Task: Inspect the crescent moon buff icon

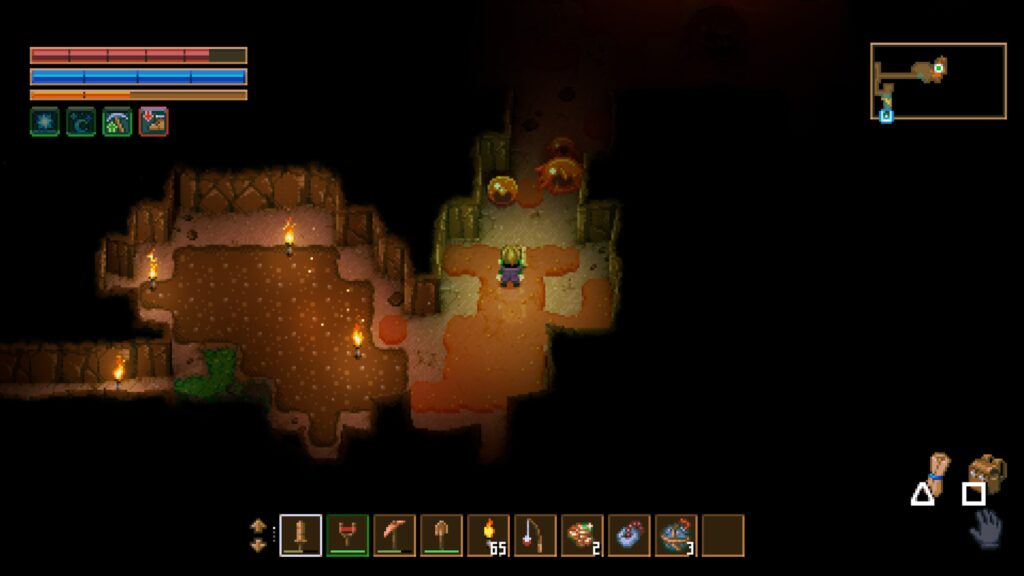Action: (81, 122)
